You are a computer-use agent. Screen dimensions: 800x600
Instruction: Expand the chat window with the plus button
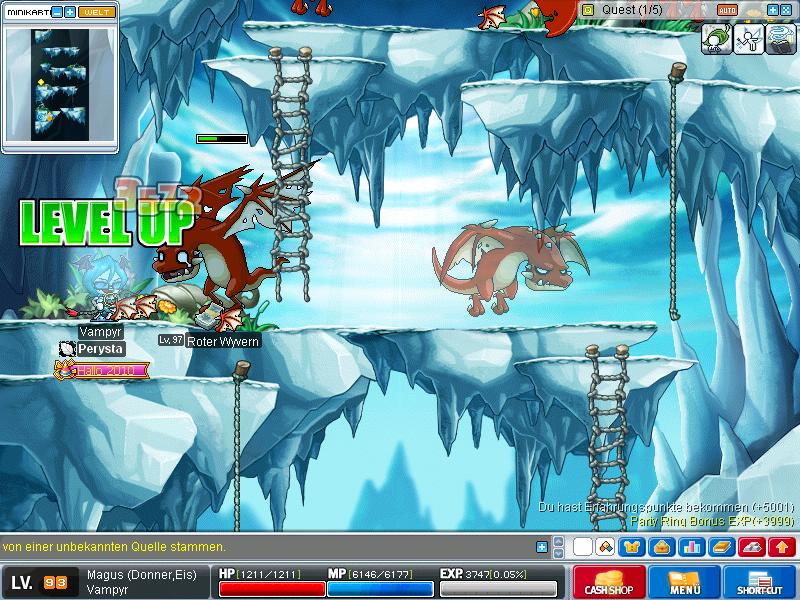click(x=542, y=547)
